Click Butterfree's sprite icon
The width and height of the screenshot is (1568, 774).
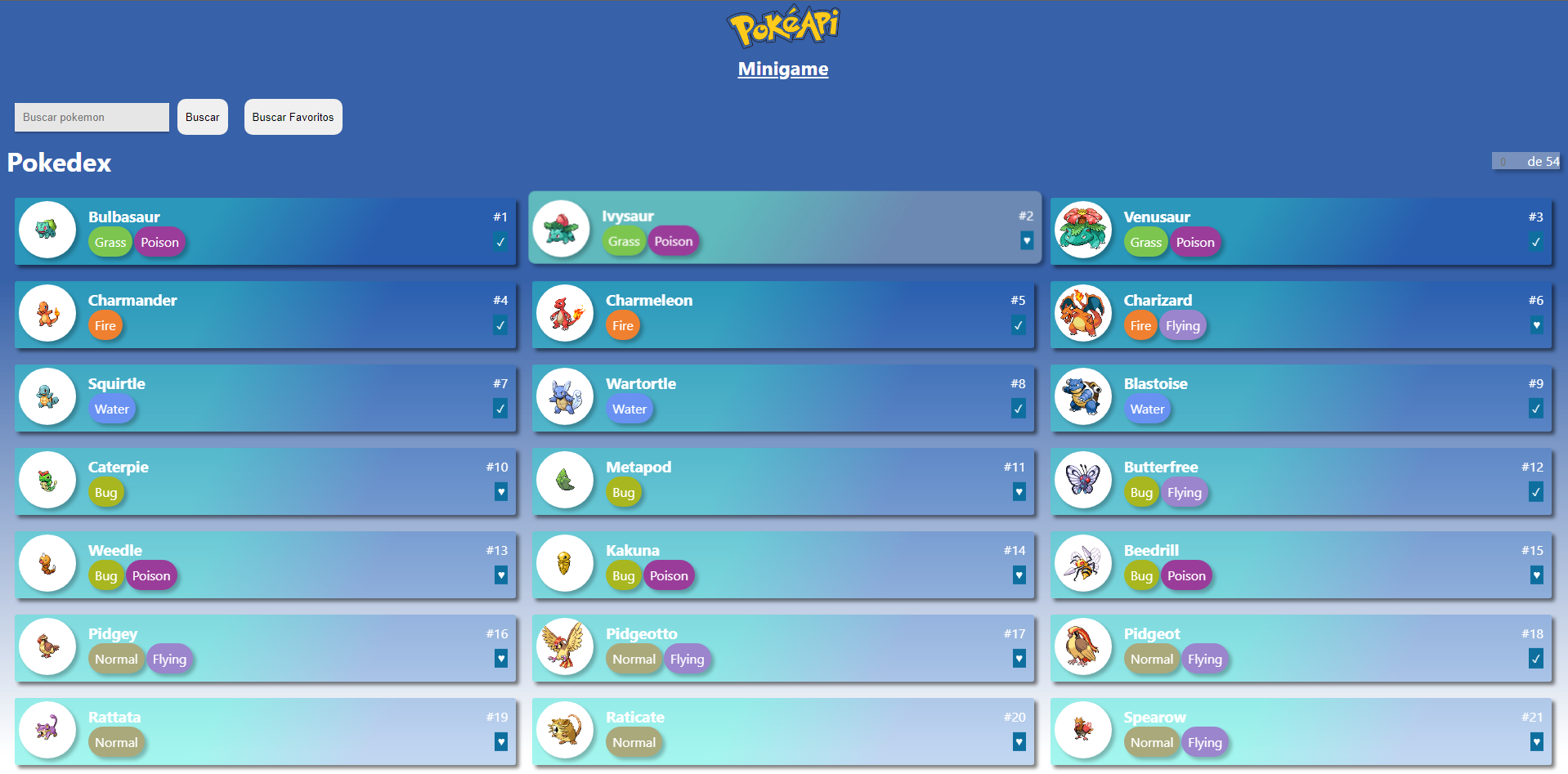click(1083, 480)
